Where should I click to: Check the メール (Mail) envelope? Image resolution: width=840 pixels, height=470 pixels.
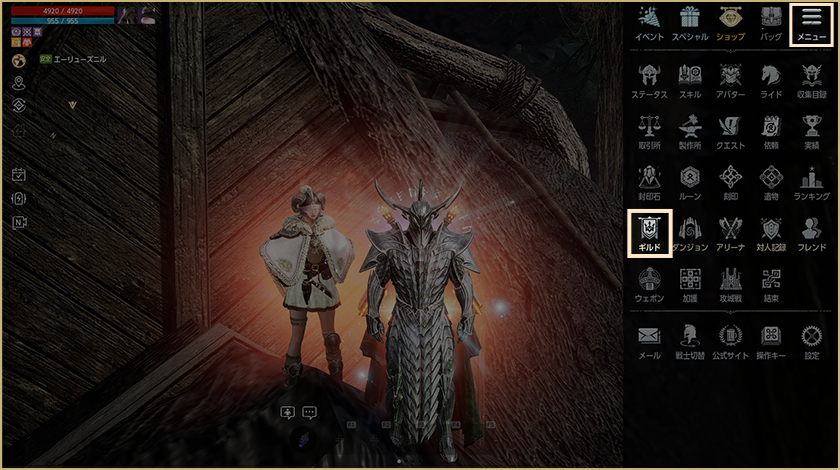tap(649, 340)
